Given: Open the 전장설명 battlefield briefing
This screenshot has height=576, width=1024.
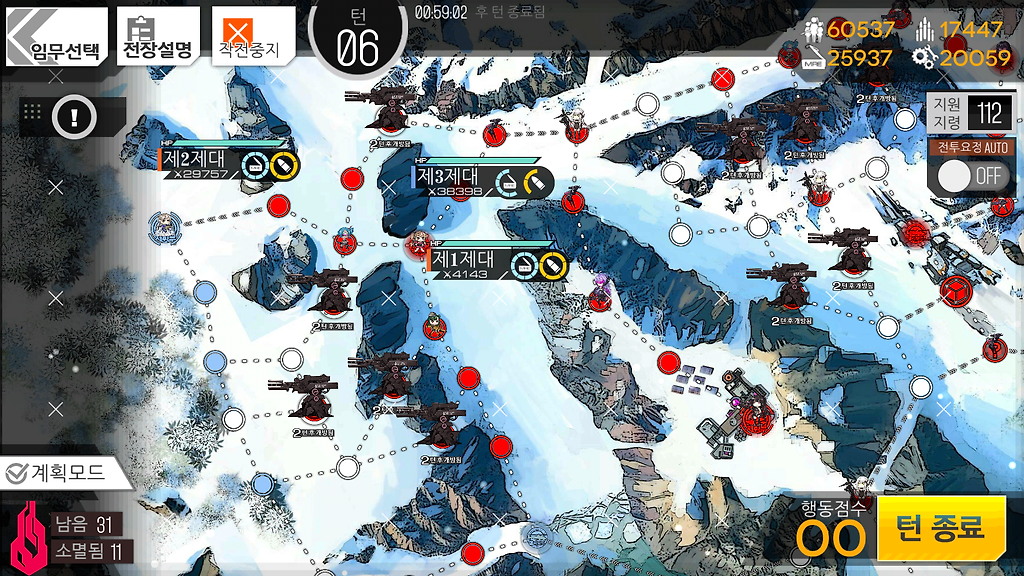Looking at the screenshot, I should 157,38.
